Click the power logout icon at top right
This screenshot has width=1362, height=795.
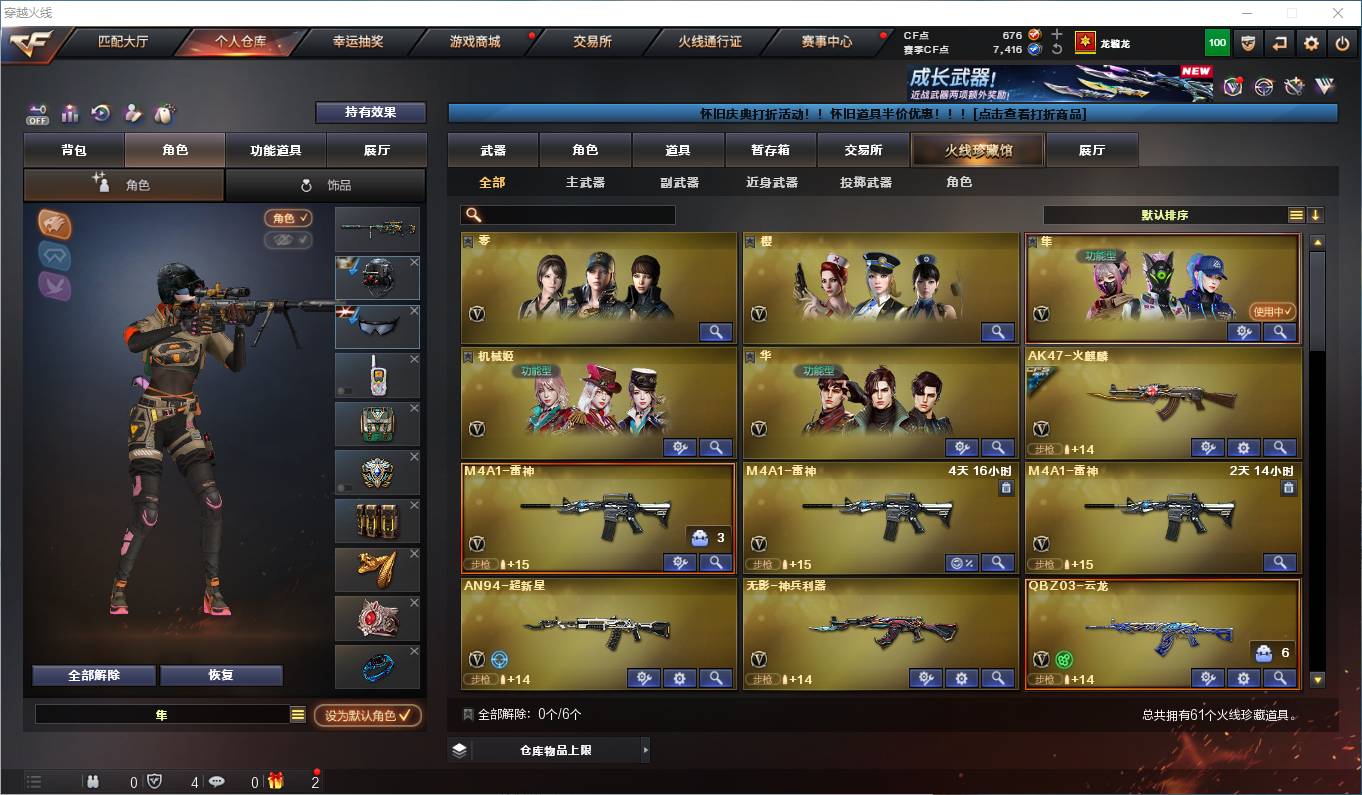point(1342,42)
